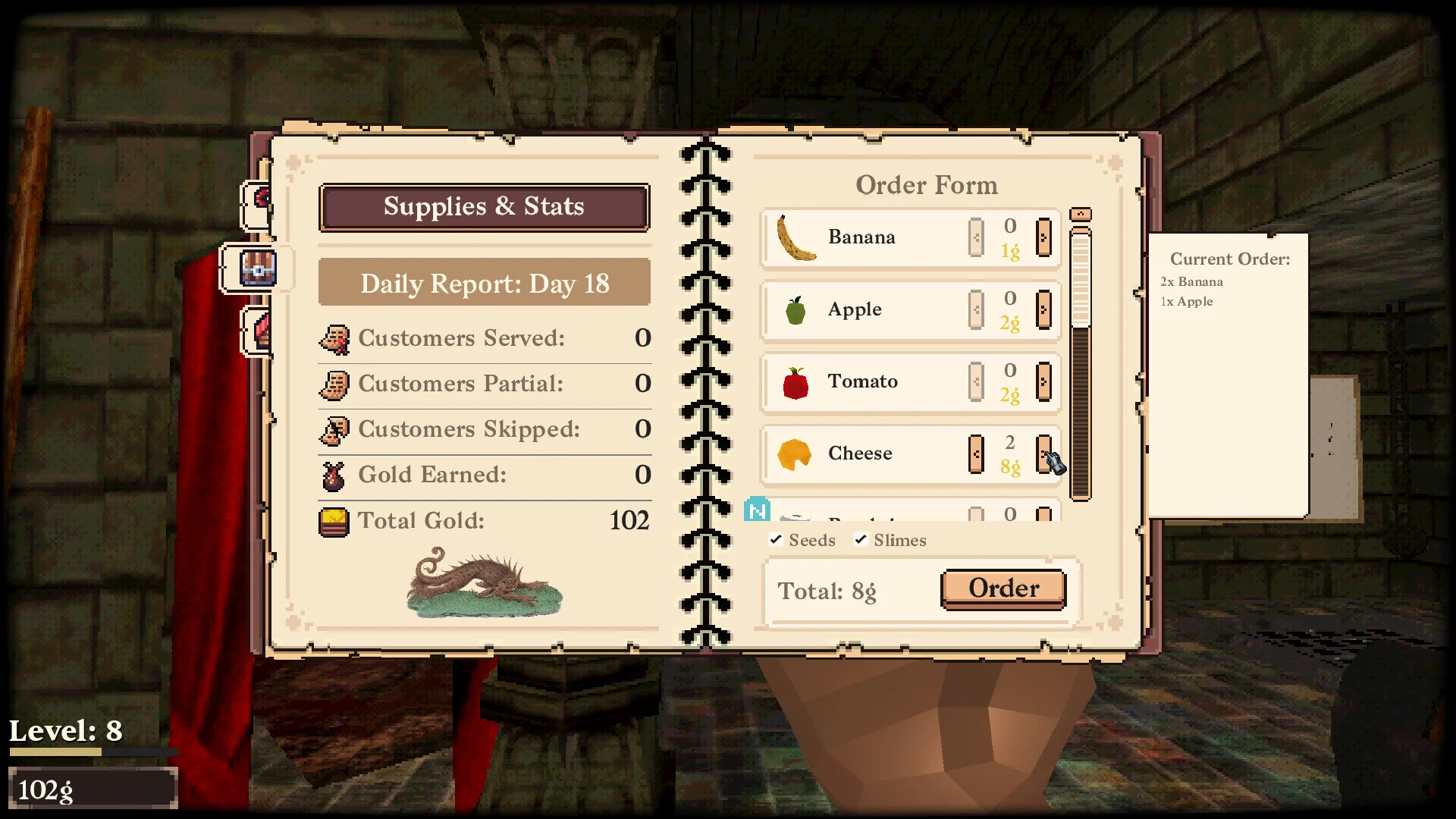This screenshot has height=819, width=1456.
Task: Decrease the Tomato quantity
Action: coord(976,381)
